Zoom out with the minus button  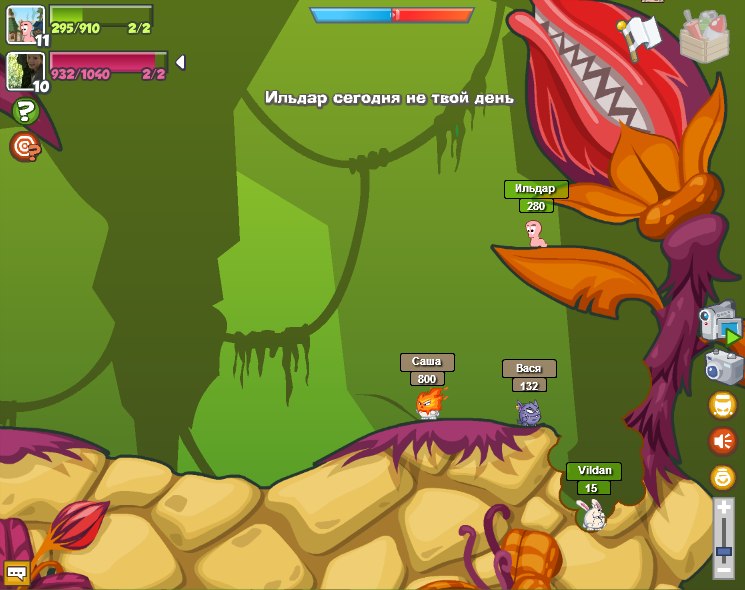(724, 568)
